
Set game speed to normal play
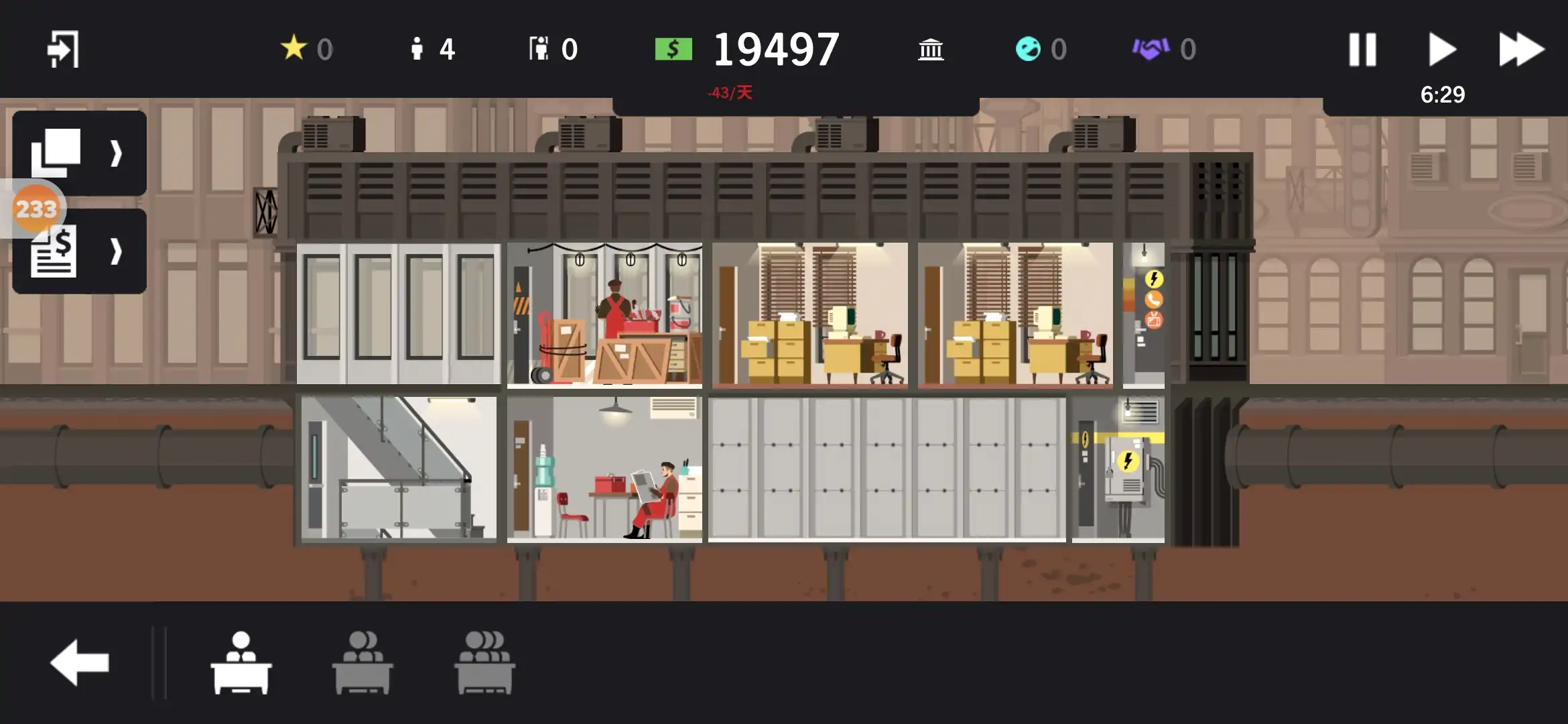[x=1442, y=50]
